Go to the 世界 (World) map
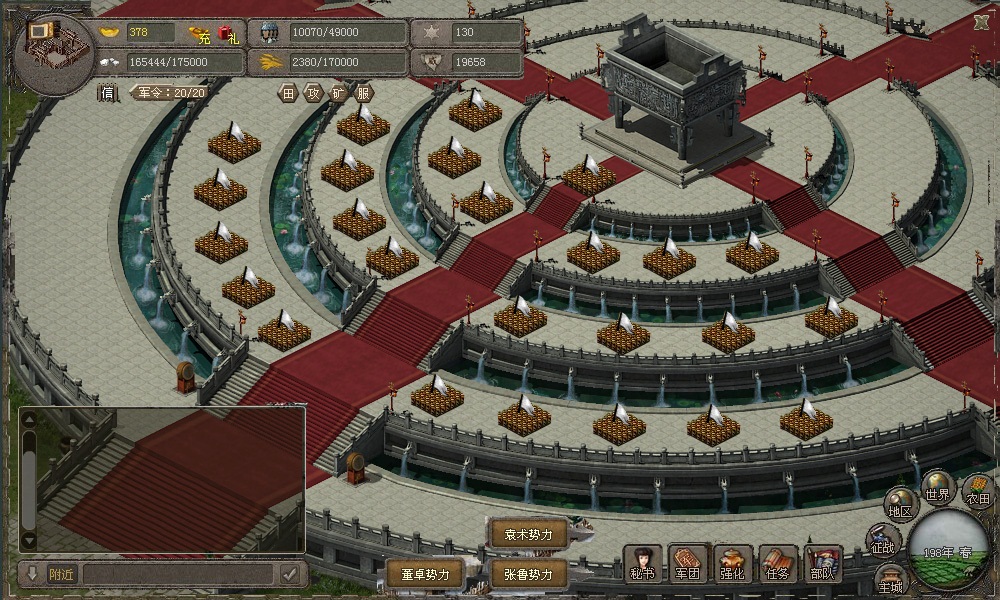The height and width of the screenshot is (600, 1000). (937, 487)
